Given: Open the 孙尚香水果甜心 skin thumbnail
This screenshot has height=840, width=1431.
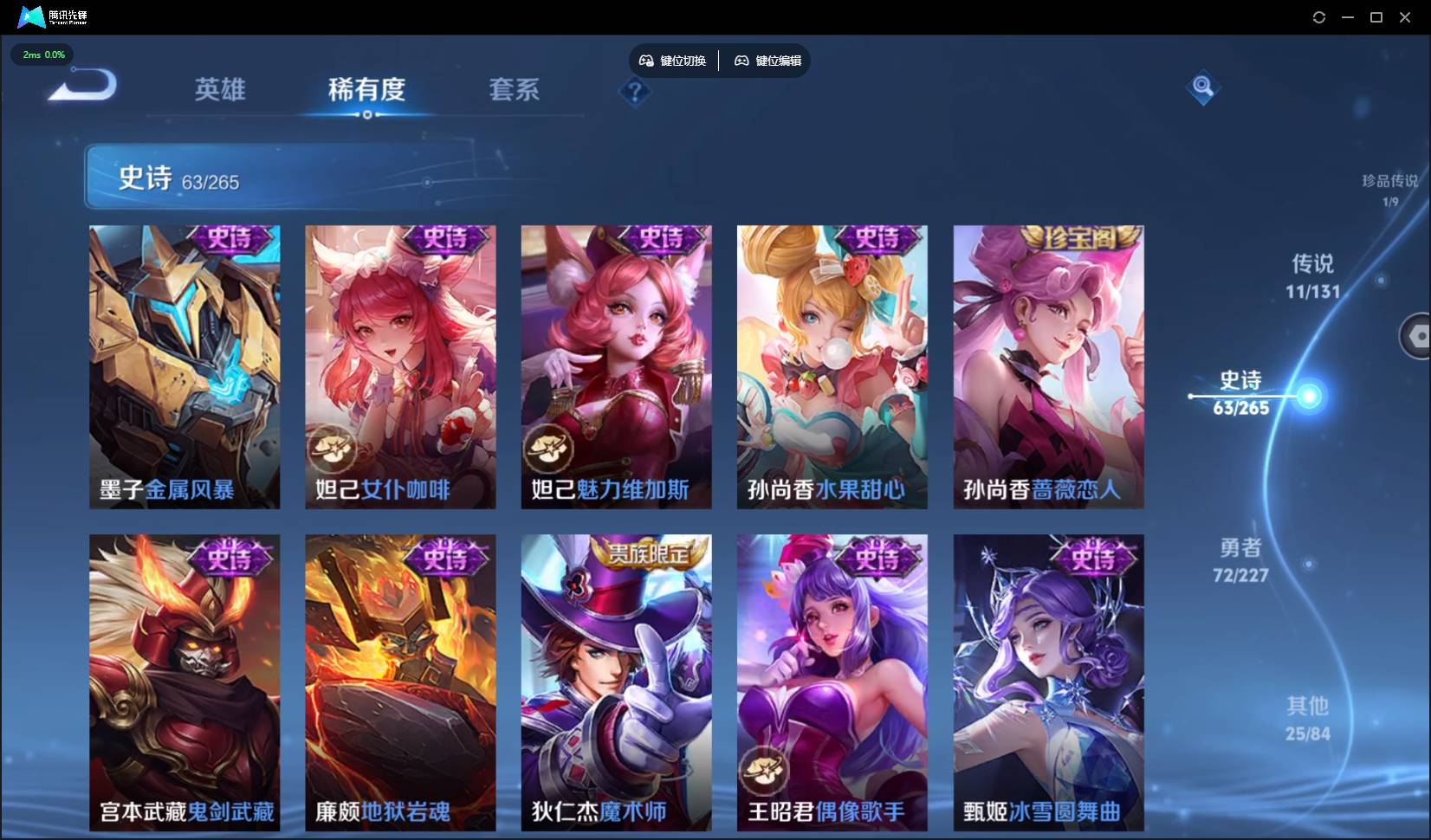Looking at the screenshot, I should (831, 366).
